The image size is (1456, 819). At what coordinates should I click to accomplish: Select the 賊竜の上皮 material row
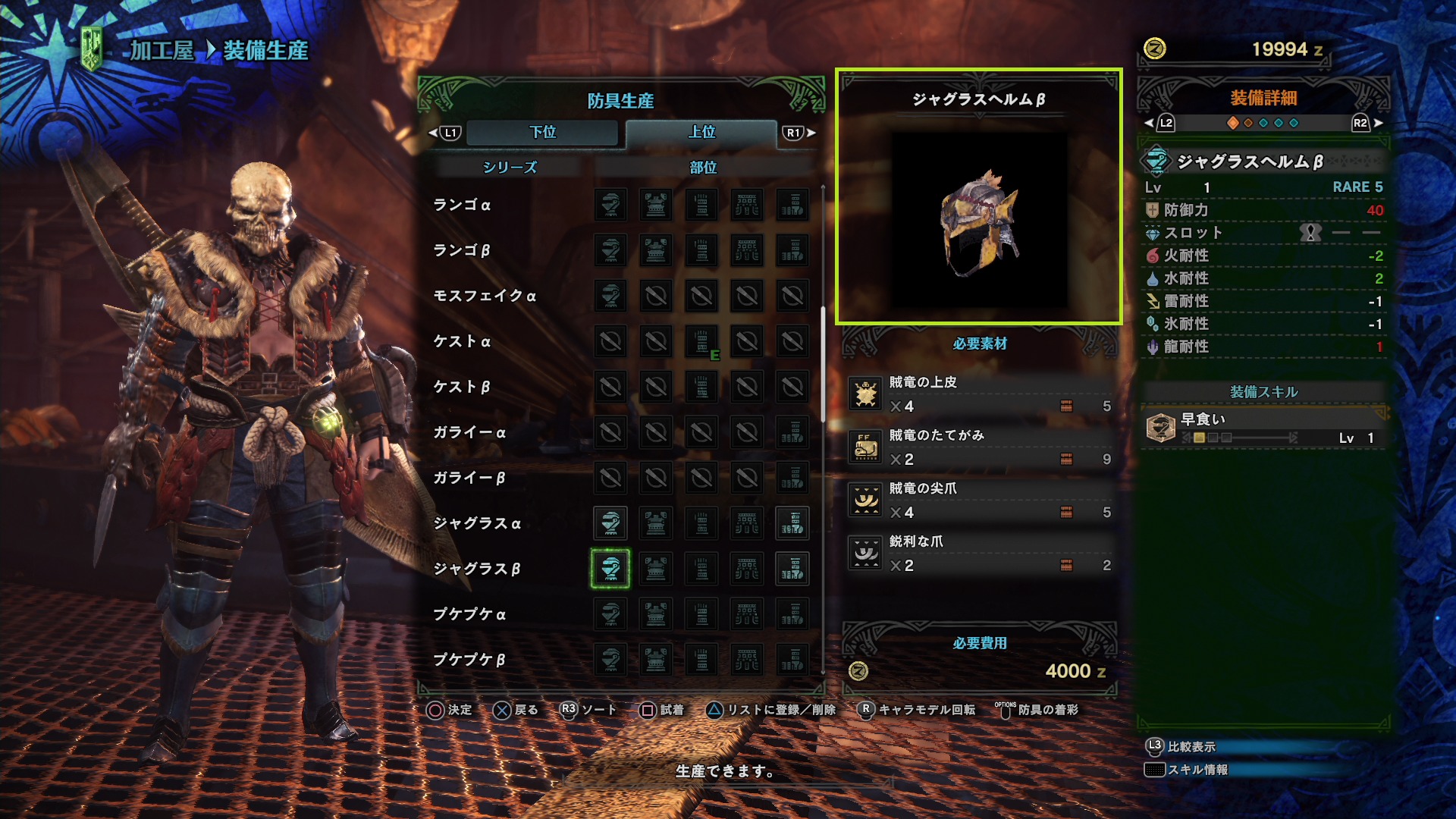click(x=980, y=394)
